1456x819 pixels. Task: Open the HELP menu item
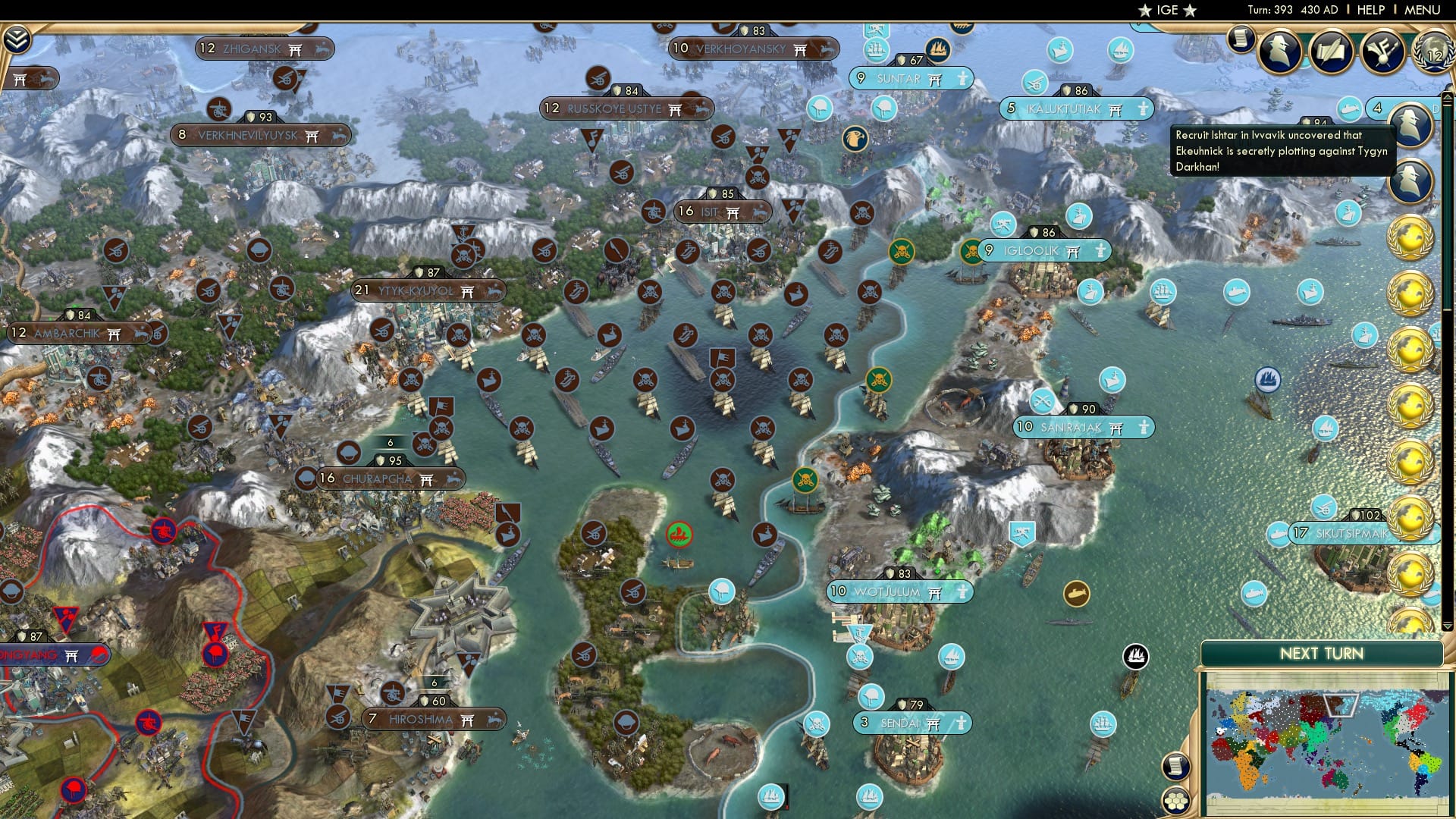1372,10
